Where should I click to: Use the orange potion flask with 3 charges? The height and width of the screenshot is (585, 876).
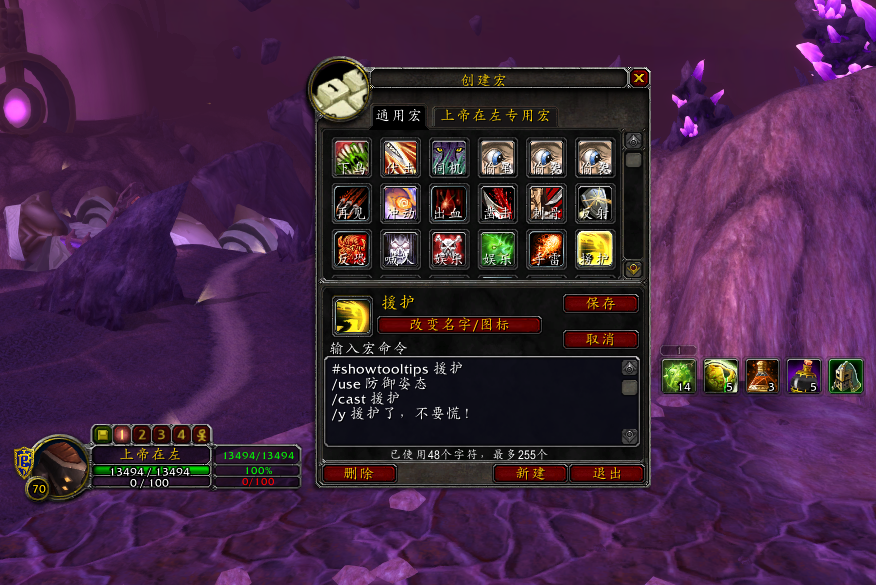pyautogui.click(x=762, y=375)
